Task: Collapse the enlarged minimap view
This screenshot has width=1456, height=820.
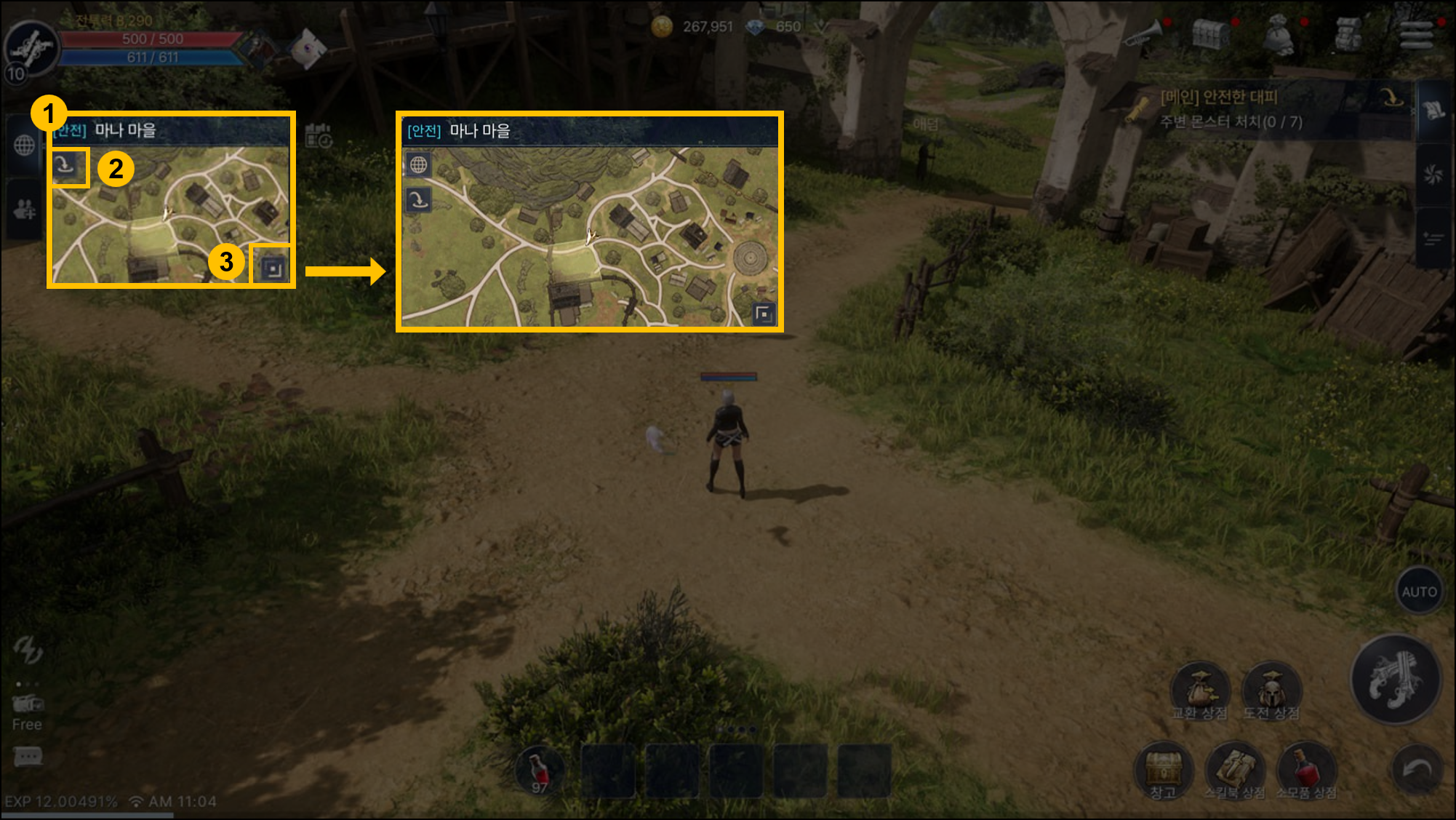Action: (x=764, y=314)
